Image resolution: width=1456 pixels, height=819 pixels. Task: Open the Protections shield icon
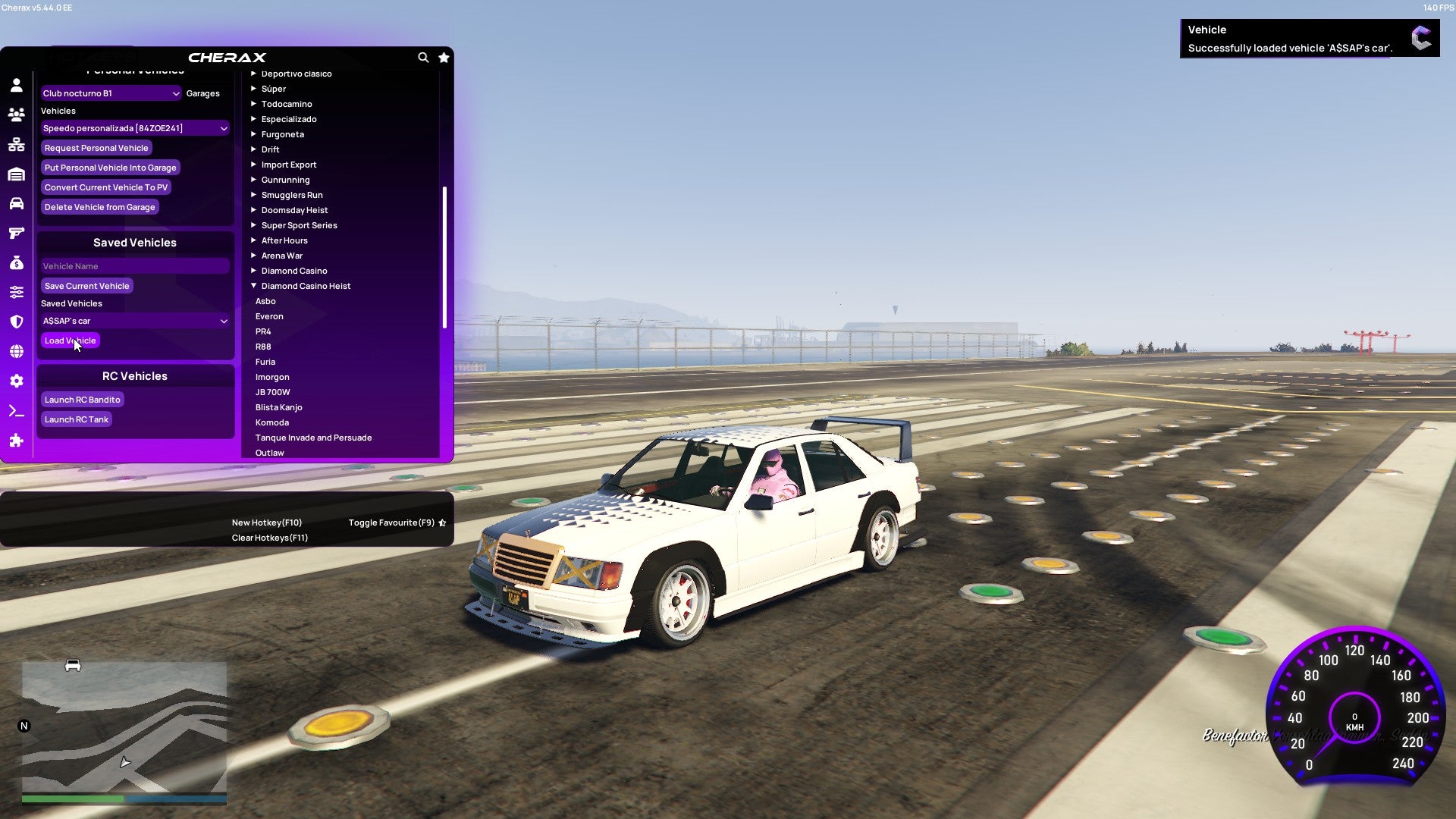(17, 321)
